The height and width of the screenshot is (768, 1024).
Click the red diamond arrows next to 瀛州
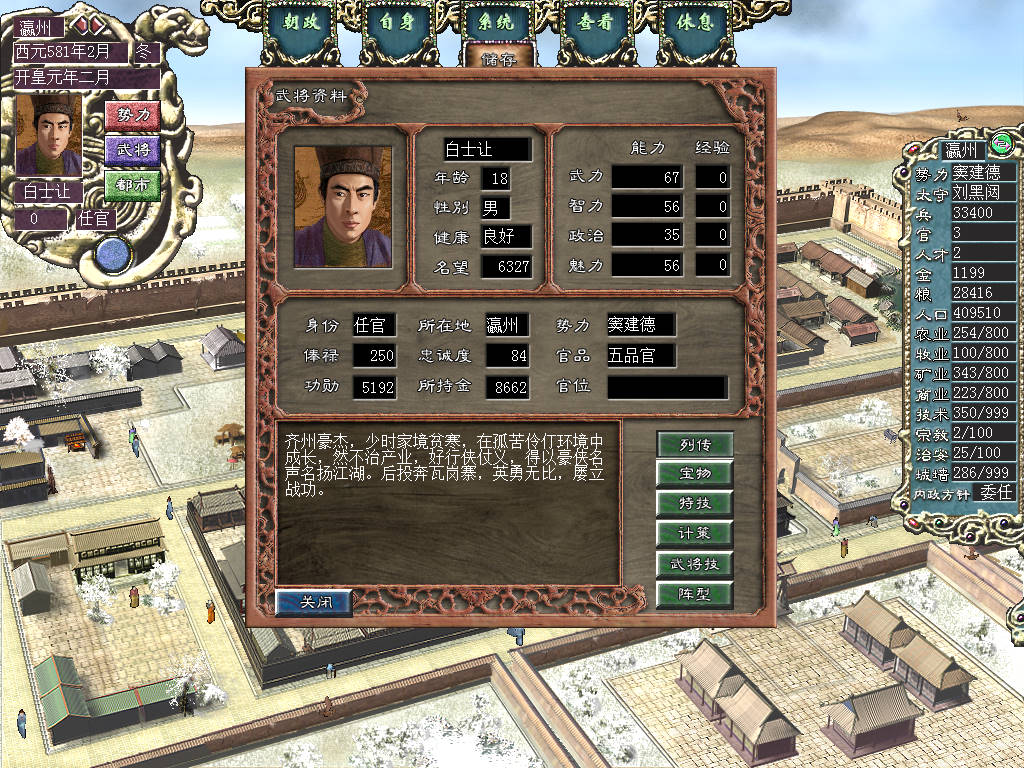point(82,25)
